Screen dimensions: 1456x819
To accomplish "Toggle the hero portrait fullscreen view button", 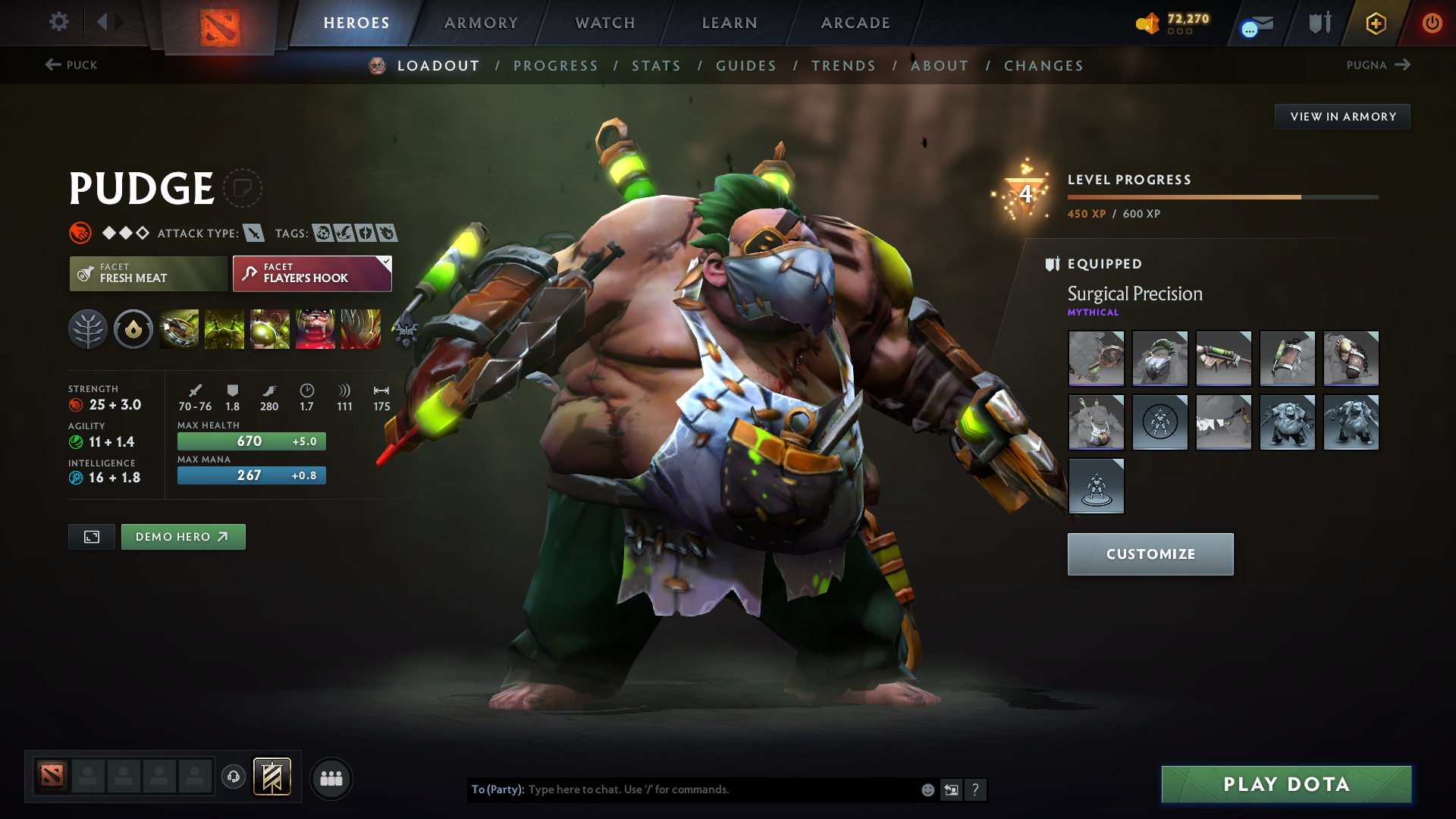I will coord(91,536).
